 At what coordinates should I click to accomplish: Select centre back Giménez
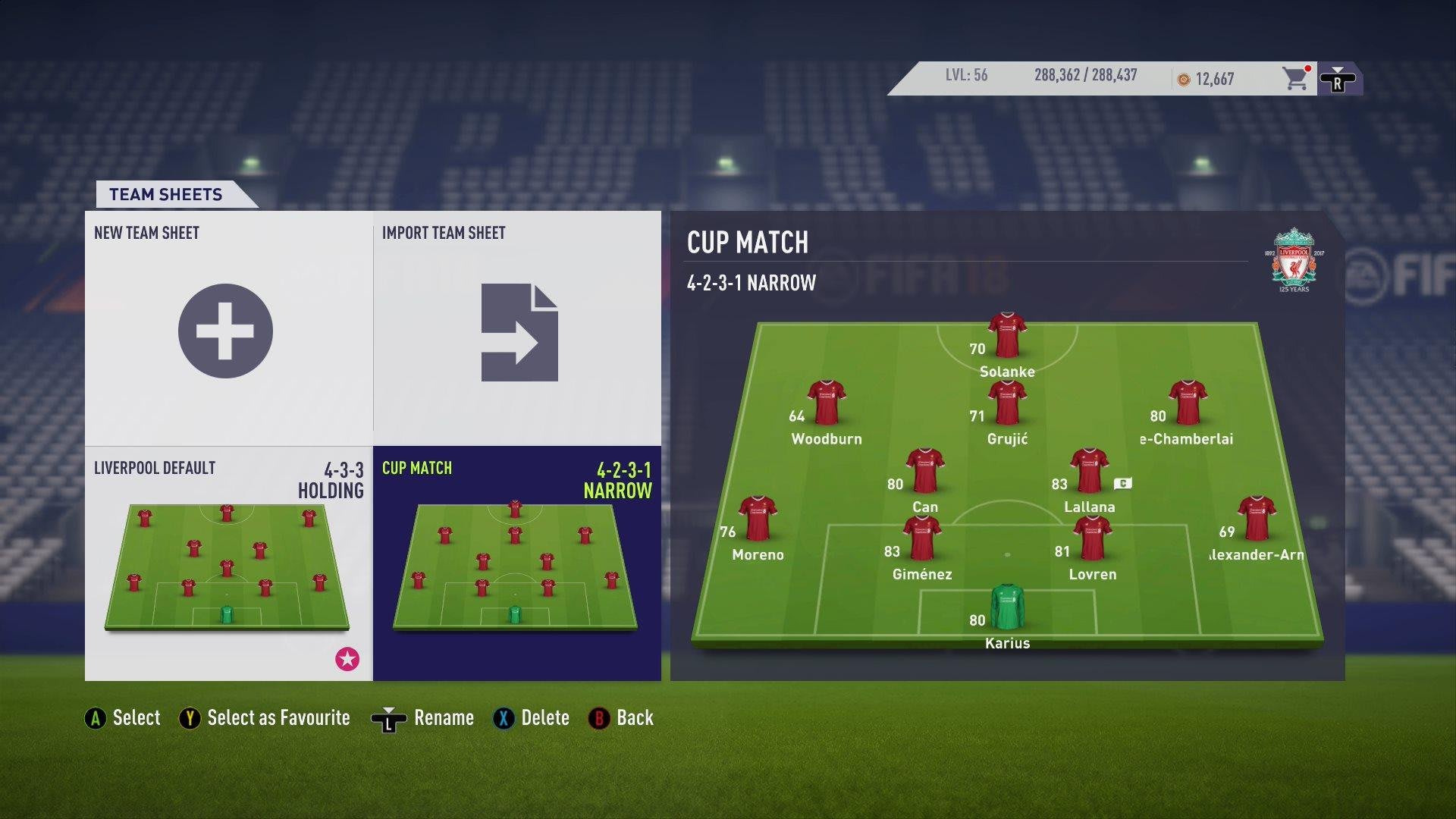922,538
